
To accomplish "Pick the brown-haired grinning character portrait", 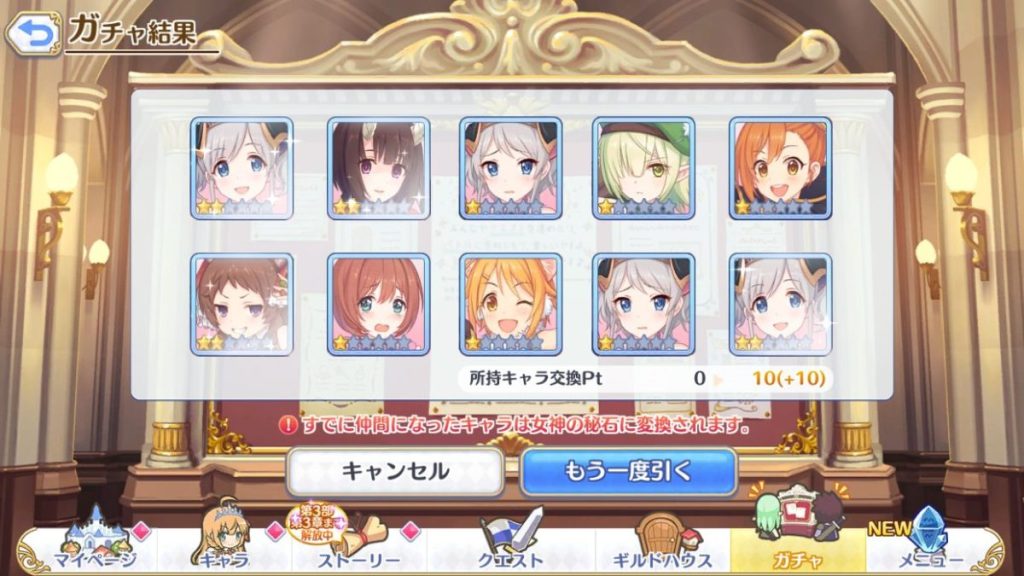I will [242, 303].
